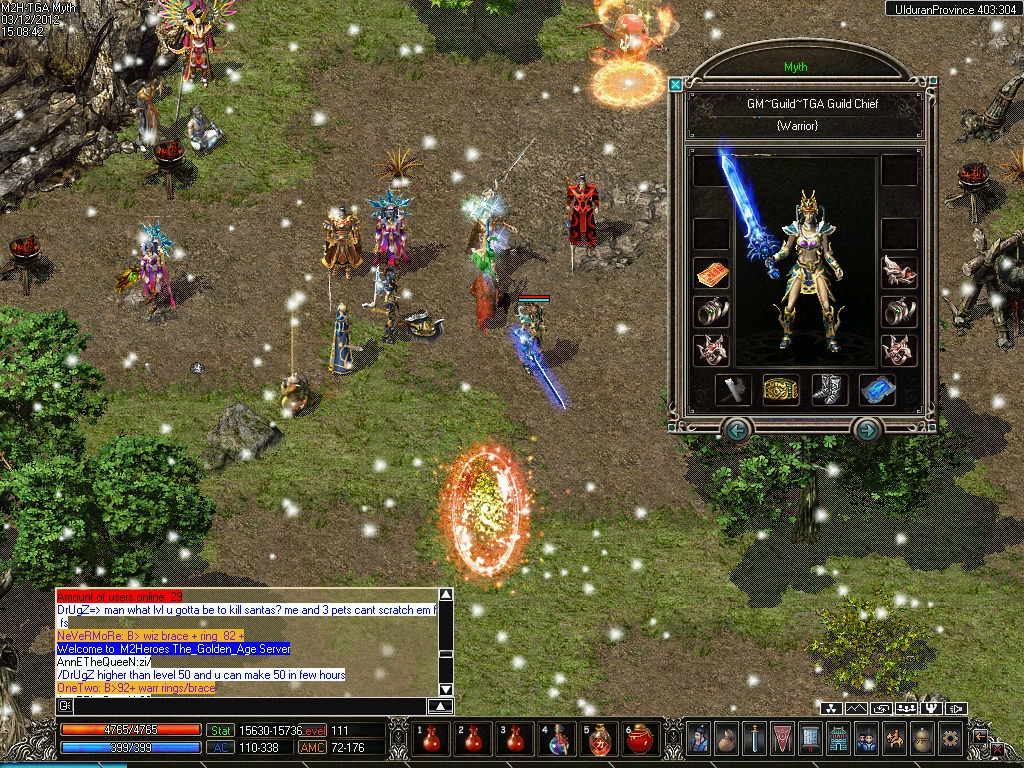Open the horse mount icon
Viewport: 1024px width, 768px height.
coord(894,739)
